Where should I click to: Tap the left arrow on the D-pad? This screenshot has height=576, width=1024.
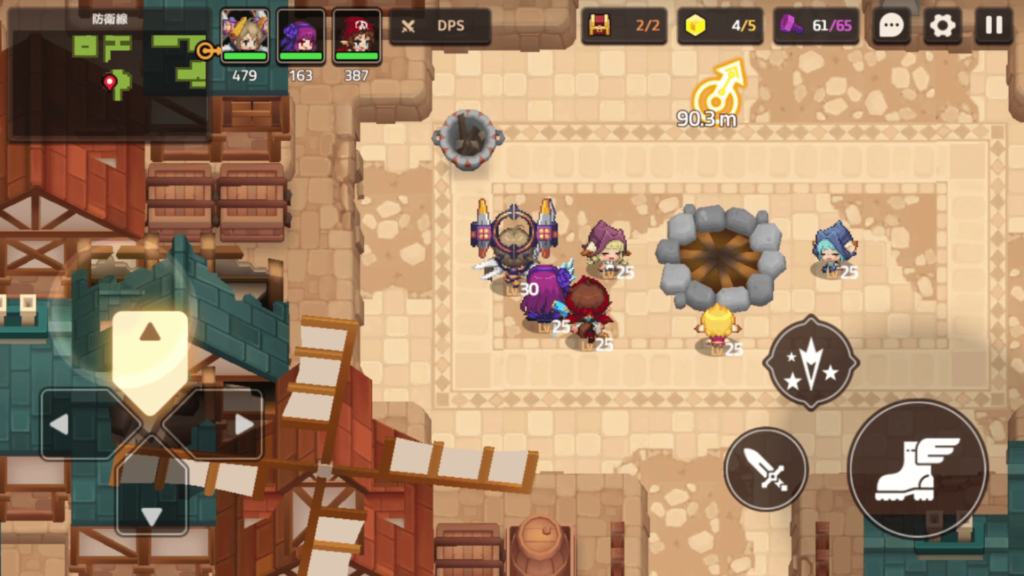(68, 424)
